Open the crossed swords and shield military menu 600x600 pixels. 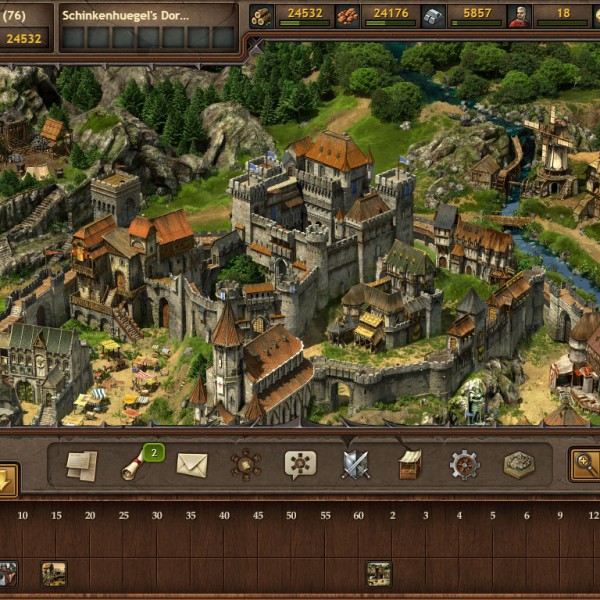[355, 464]
